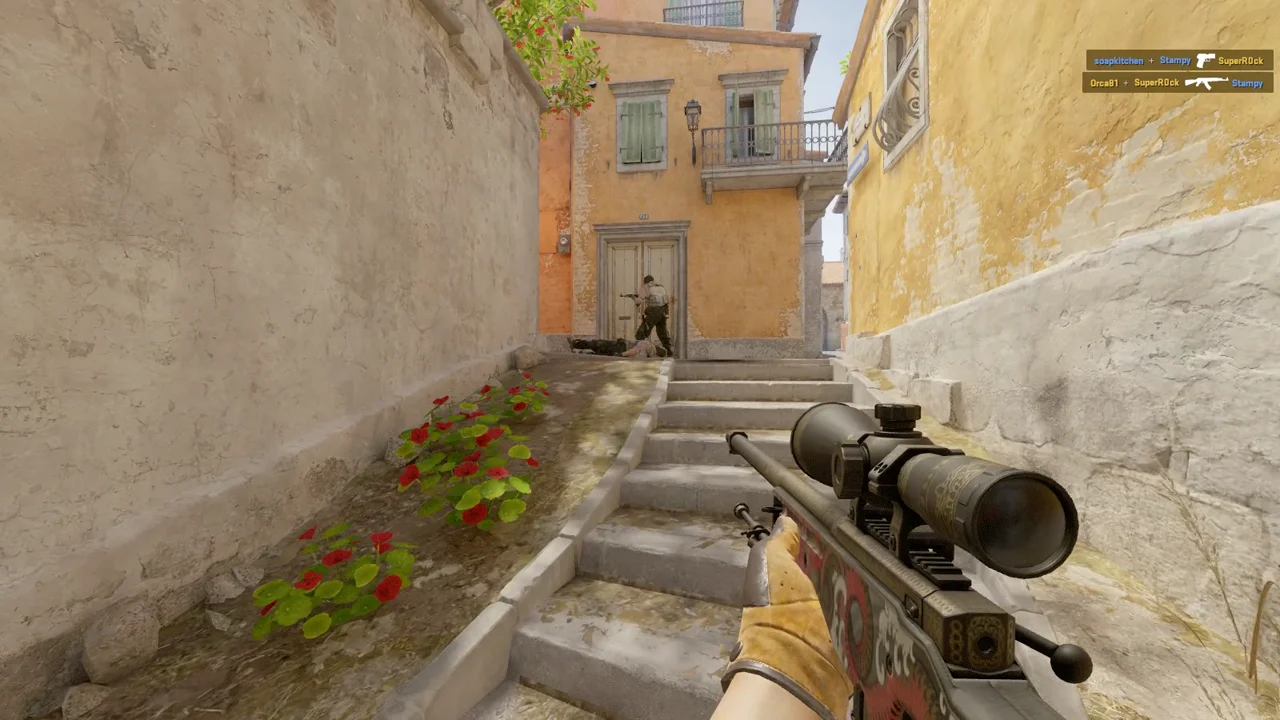Select the soapkitchen and Stampy kill feed entry
The image size is (1280, 720).
coord(1179,60)
